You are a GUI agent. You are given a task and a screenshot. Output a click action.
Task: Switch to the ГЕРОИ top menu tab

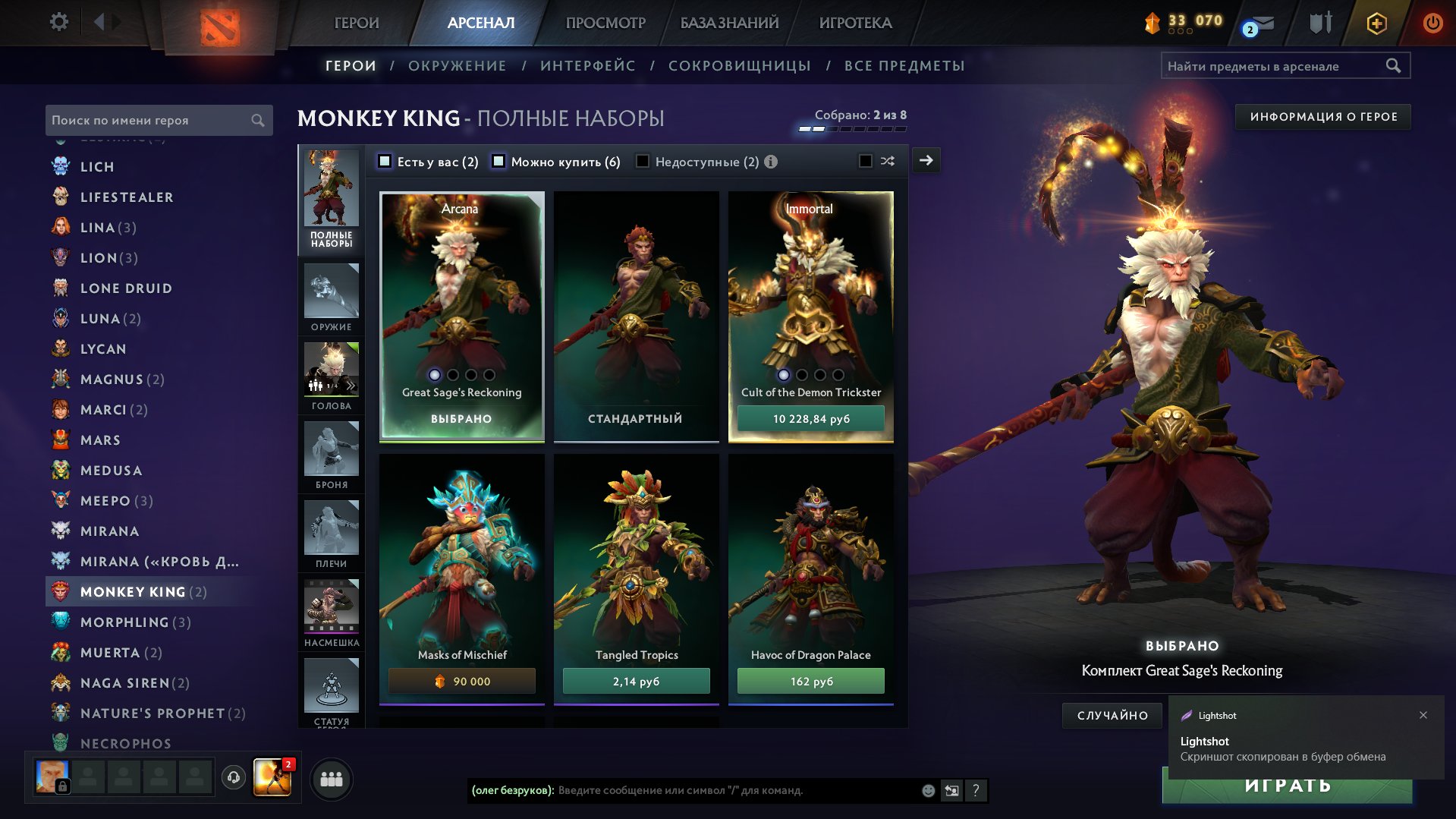click(357, 23)
